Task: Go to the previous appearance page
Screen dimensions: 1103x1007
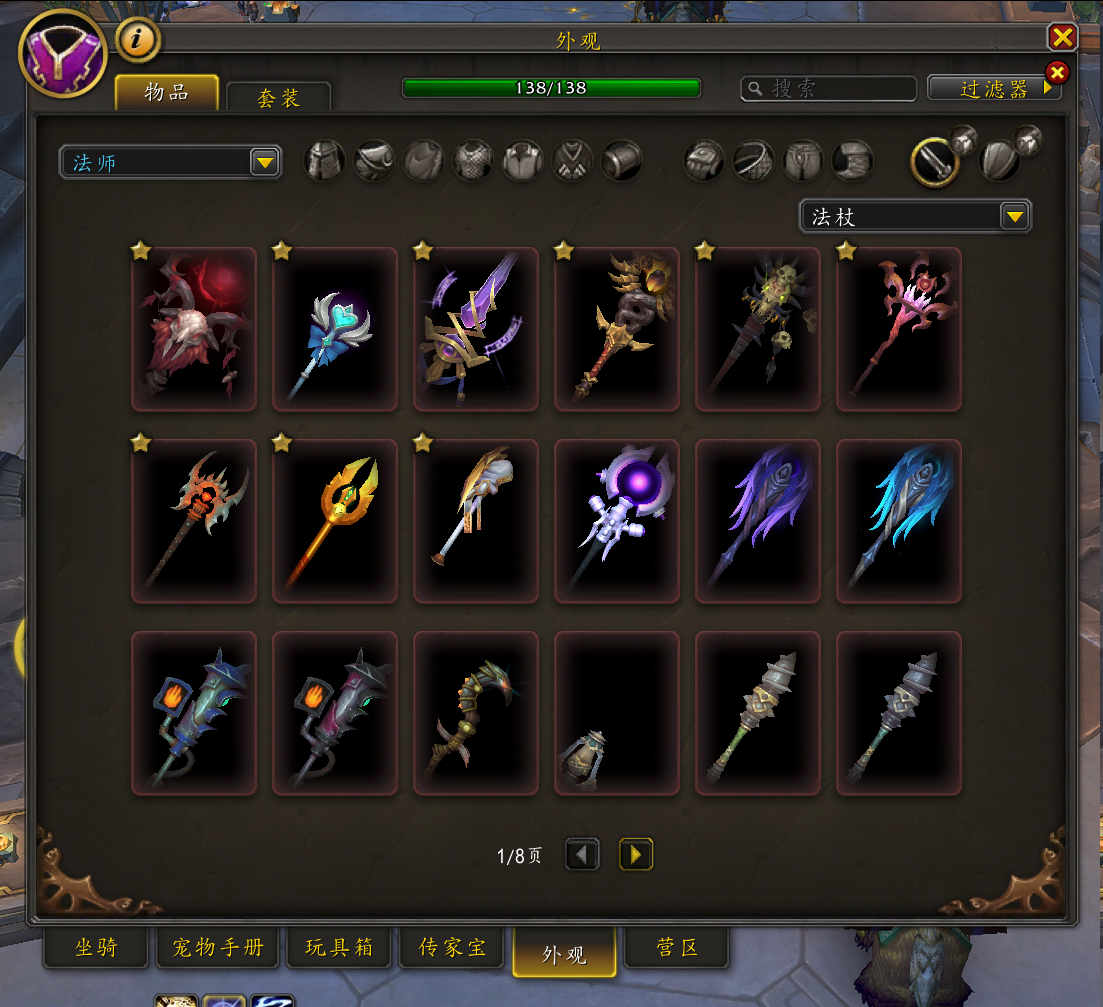Action: pos(582,855)
